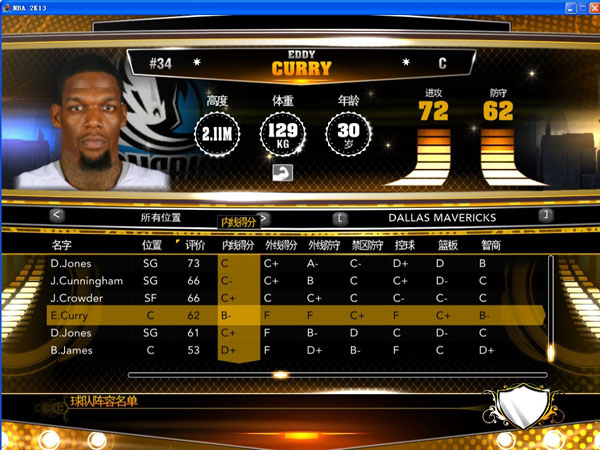The height and width of the screenshot is (450, 600).
Task: Sort by the 智商 column header
Action: point(490,244)
